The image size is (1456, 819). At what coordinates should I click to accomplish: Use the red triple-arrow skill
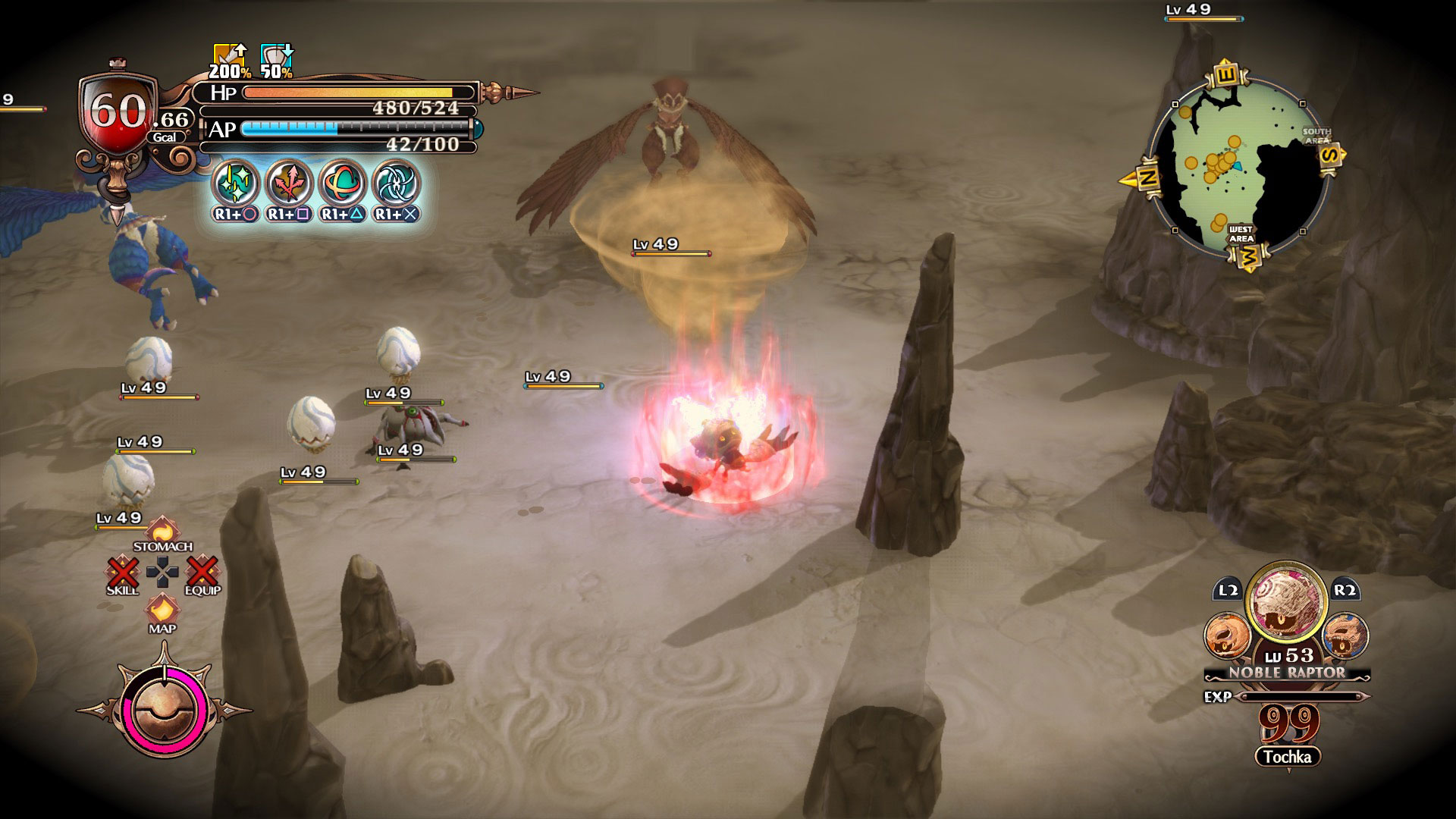(290, 183)
